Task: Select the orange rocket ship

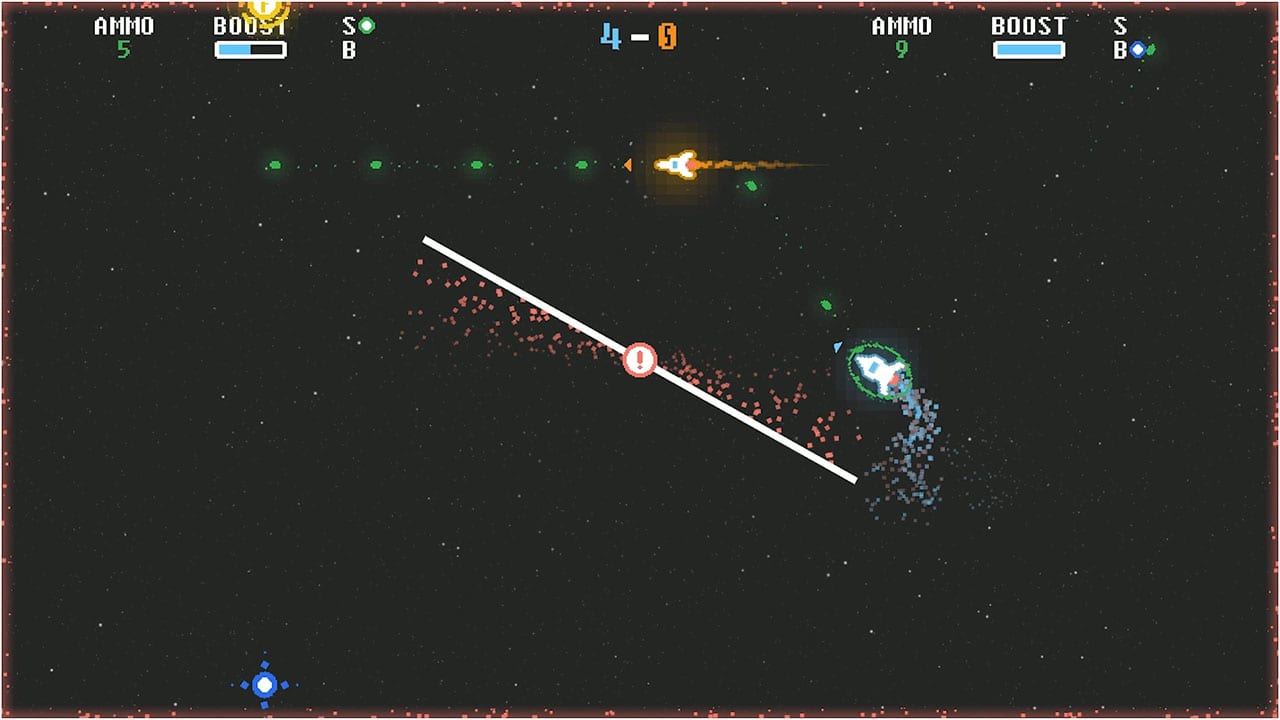Action: pos(676,162)
